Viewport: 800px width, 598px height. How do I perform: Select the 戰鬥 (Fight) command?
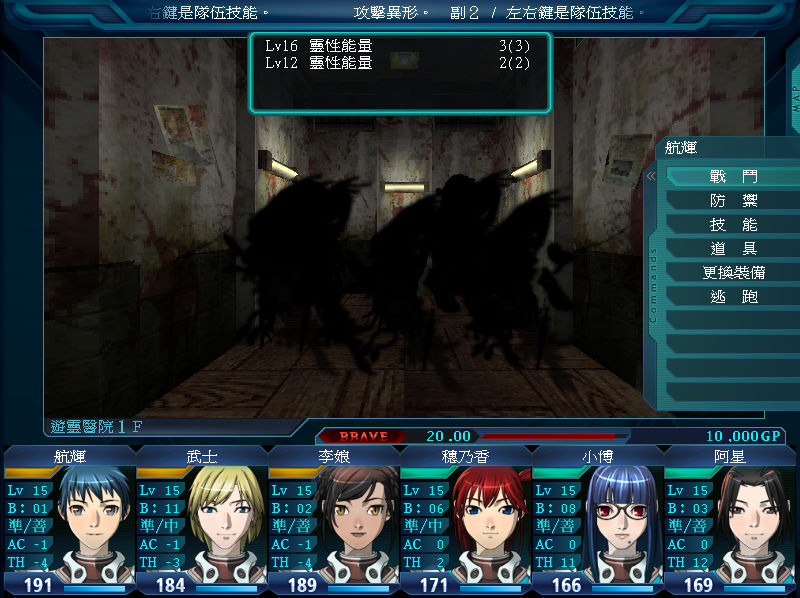pyautogui.click(x=733, y=176)
